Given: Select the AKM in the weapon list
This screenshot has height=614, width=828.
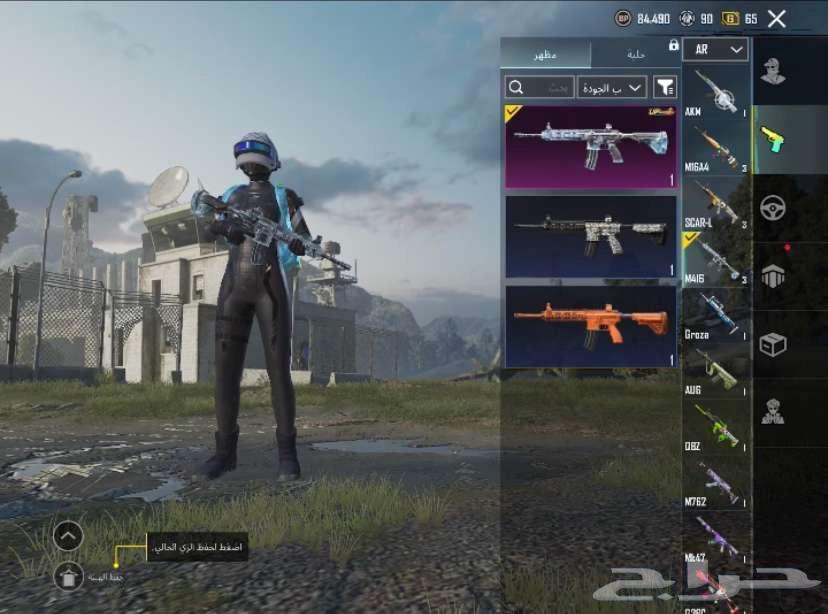Looking at the screenshot, I should pyautogui.click(x=715, y=93).
